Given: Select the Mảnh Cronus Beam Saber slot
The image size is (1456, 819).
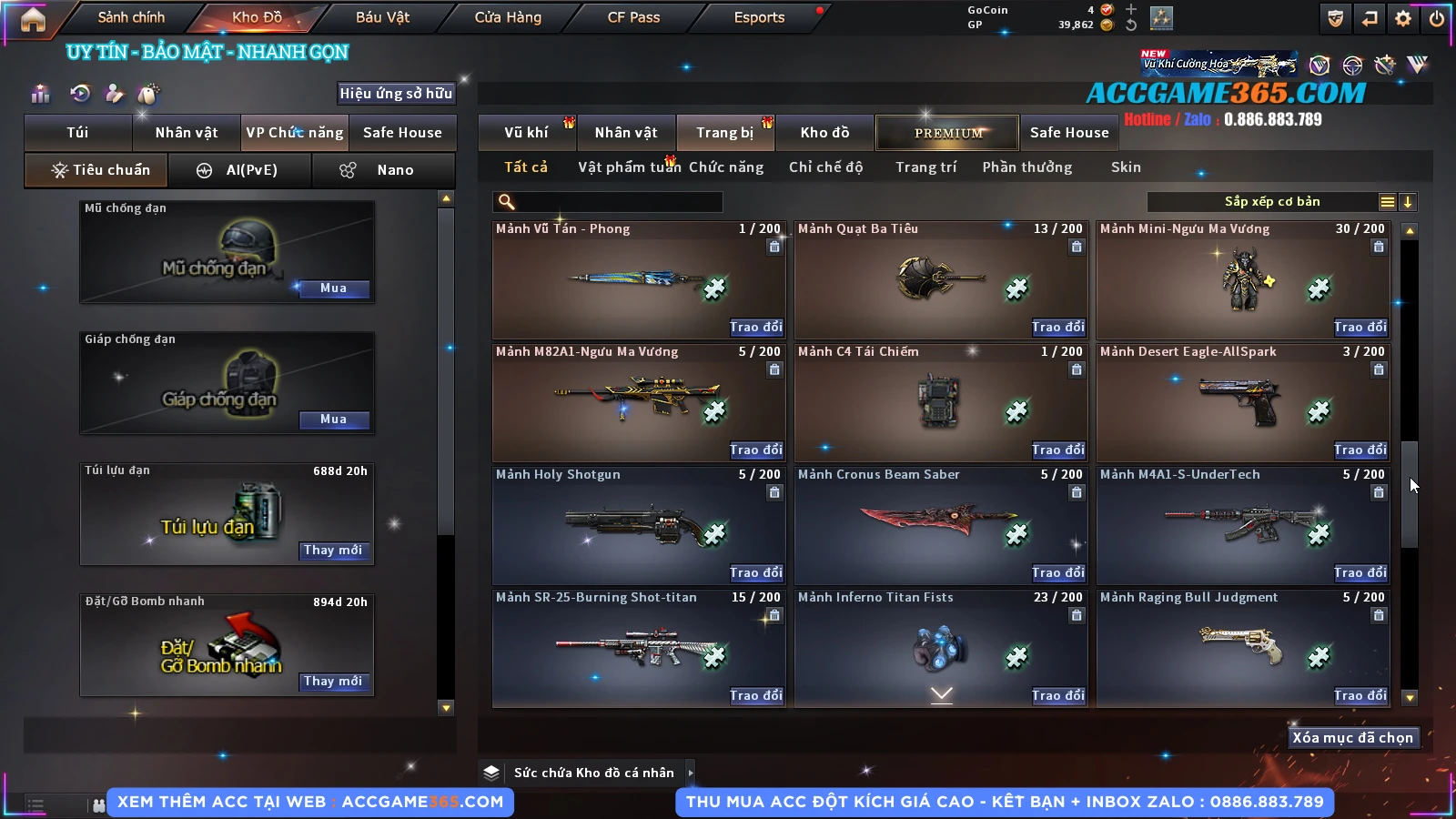Looking at the screenshot, I should [x=941, y=525].
